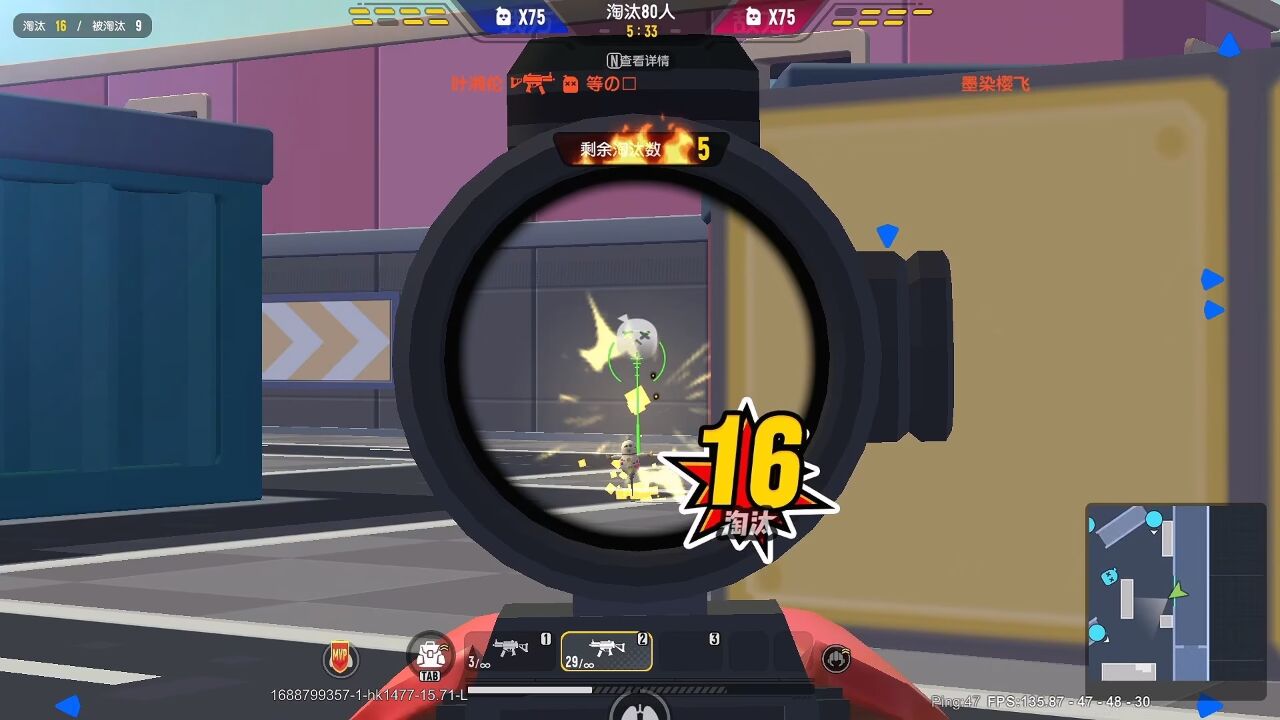Select the highlighted weapon in slot 2
Screen dimensions: 1280x720
pyautogui.click(x=606, y=651)
